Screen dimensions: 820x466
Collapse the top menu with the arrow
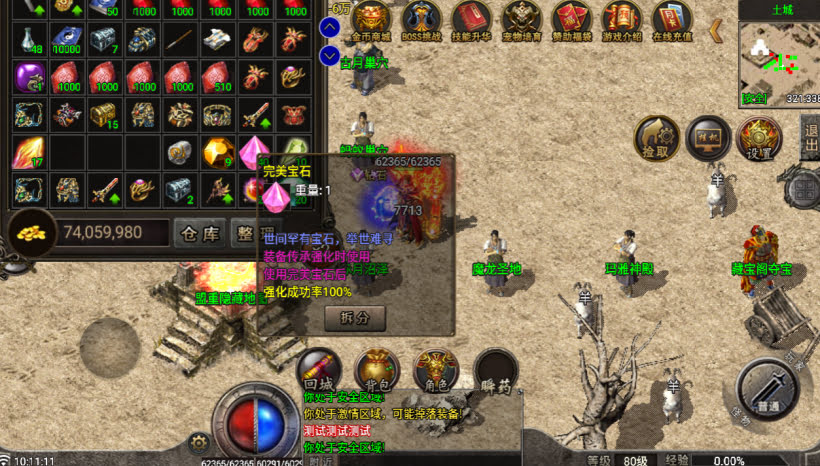point(716,31)
